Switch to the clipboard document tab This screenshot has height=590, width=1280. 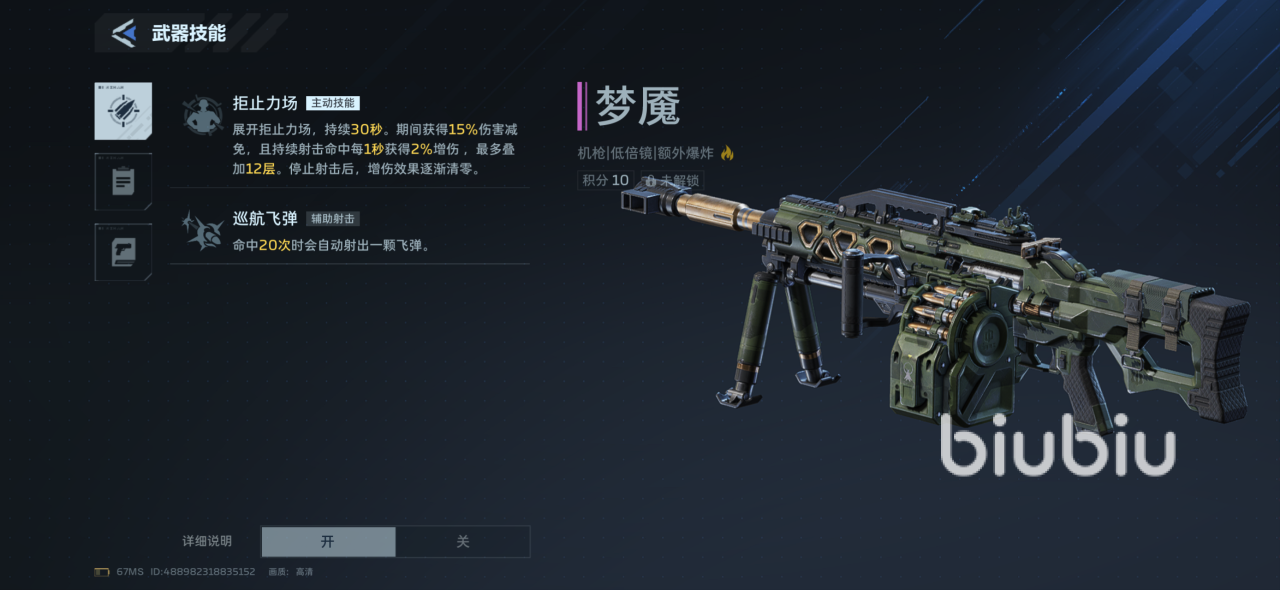(x=123, y=182)
